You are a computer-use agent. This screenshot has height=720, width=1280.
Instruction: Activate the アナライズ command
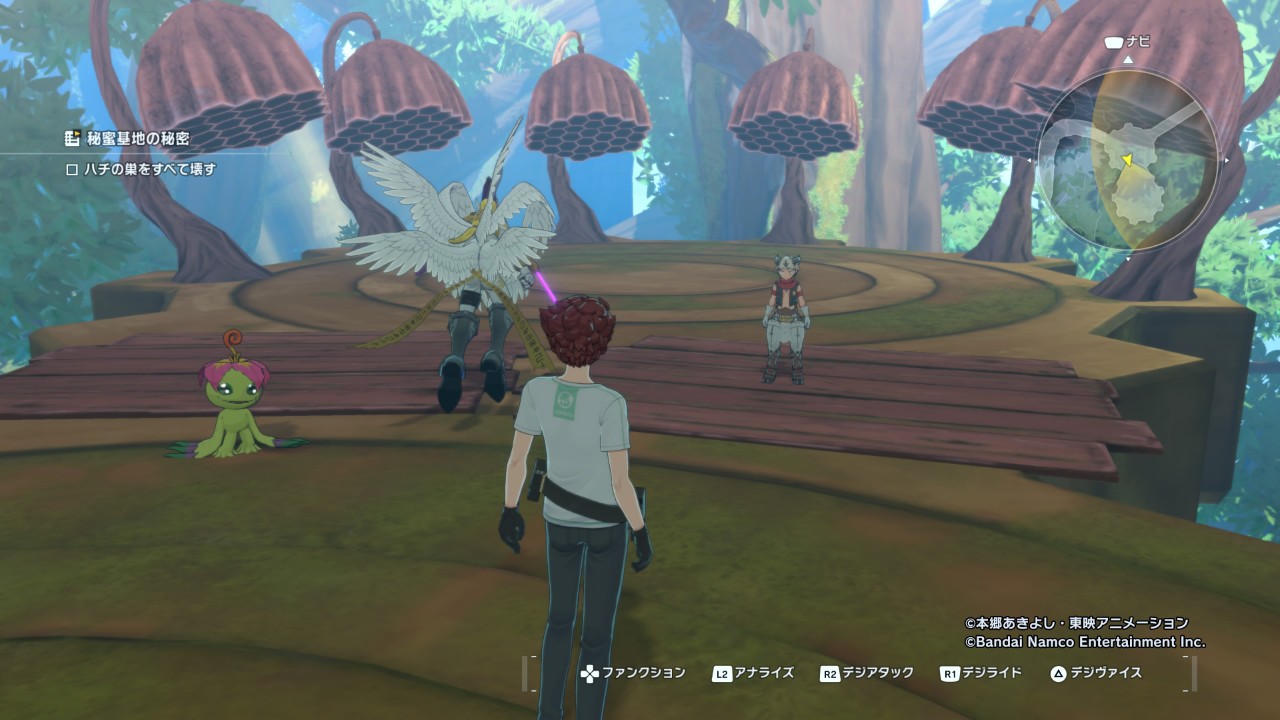(754, 673)
